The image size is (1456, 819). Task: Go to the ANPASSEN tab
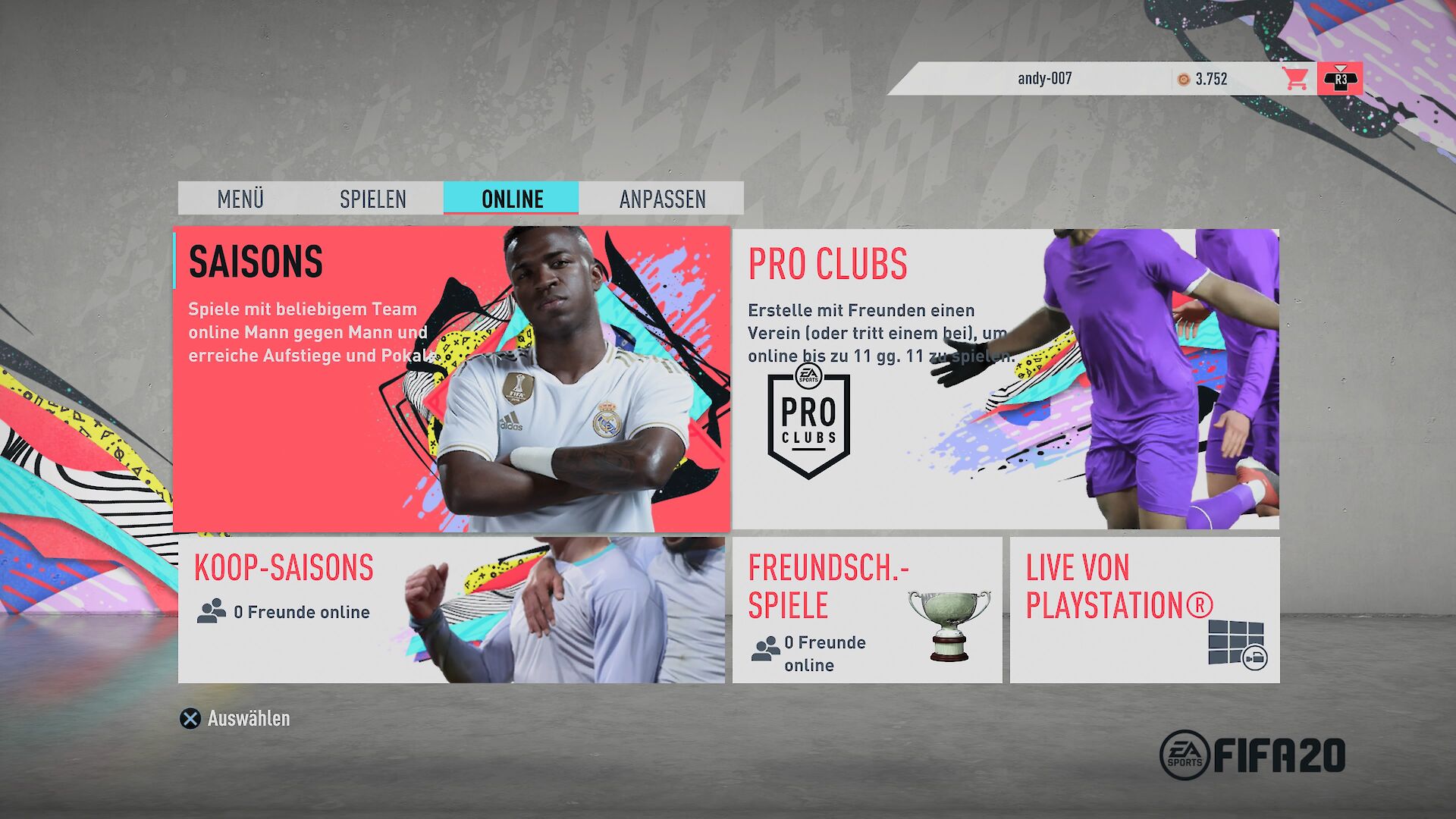tap(662, 199)
